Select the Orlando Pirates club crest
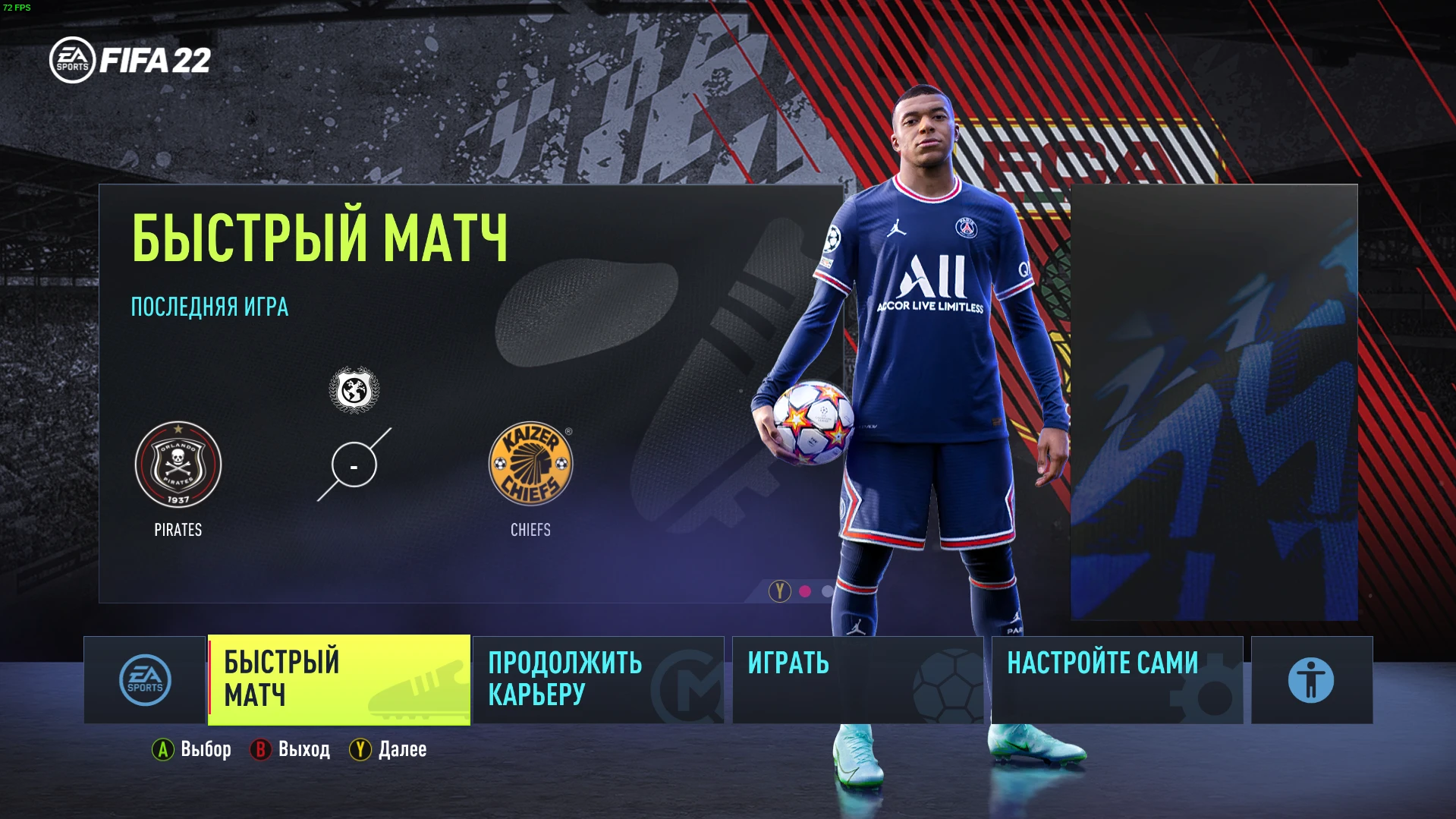Image resolution: width=1456 pixels, height=819 pixels. click(178, 465)
